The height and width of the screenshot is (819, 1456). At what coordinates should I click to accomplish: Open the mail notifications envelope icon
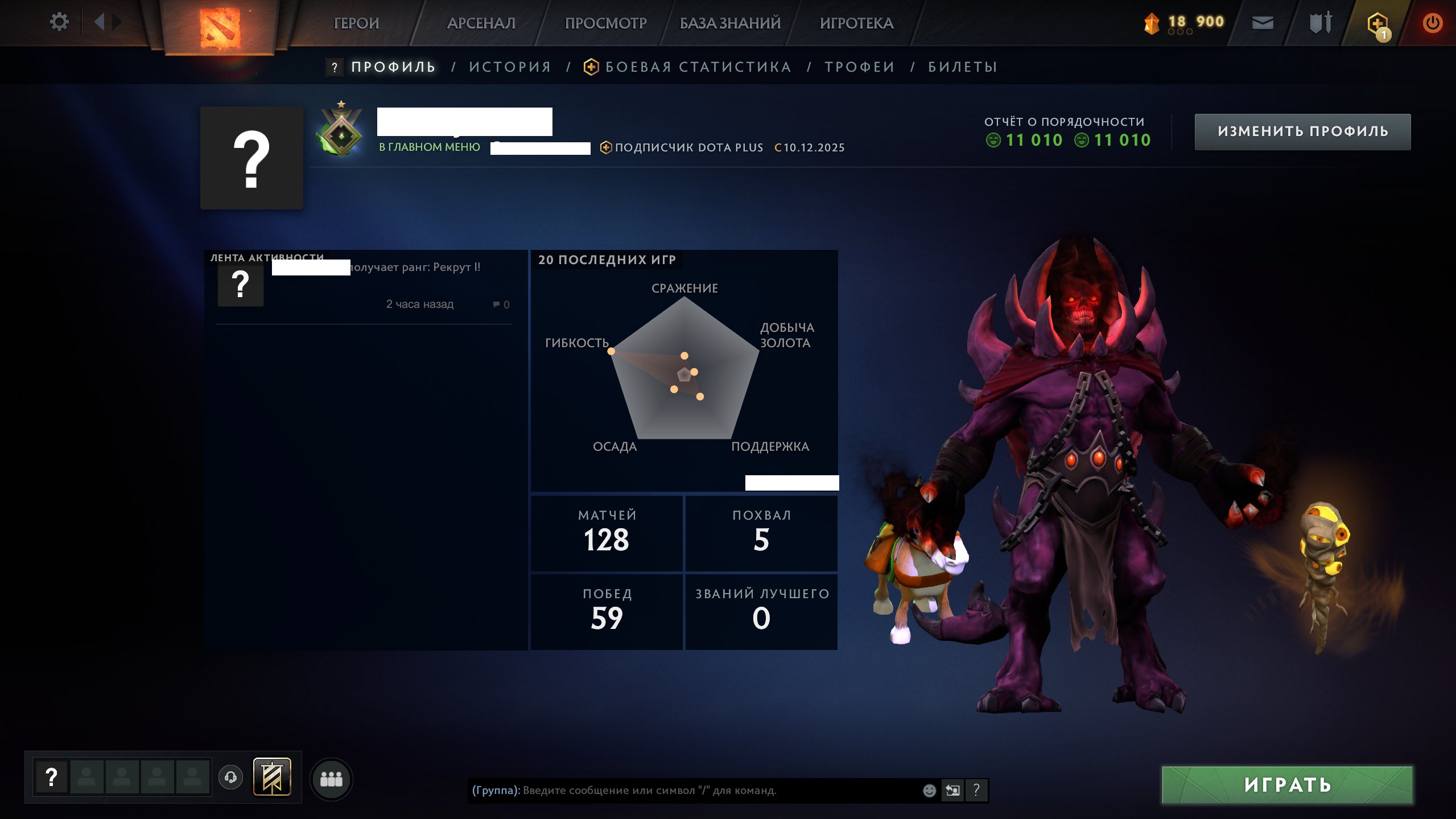tap(1263, 23)
